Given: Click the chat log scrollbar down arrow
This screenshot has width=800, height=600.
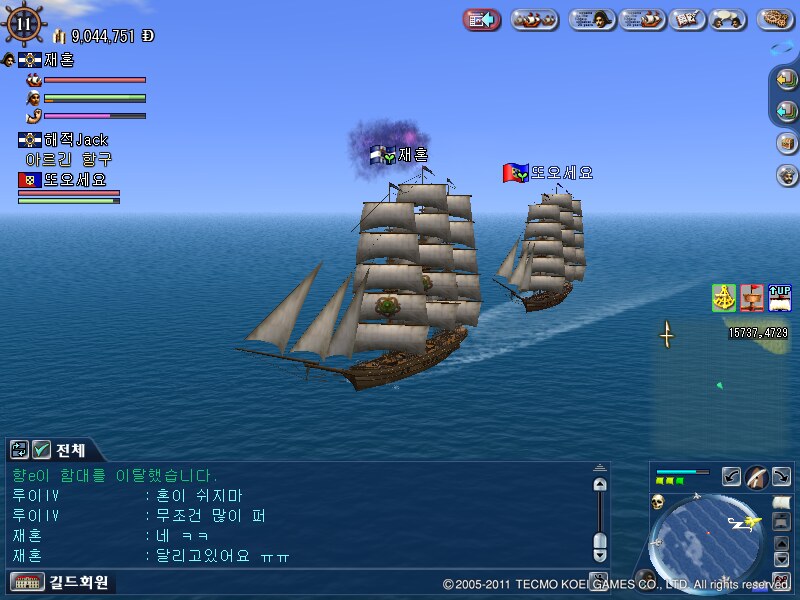Looking at the screenshot, I should point(599,554).
